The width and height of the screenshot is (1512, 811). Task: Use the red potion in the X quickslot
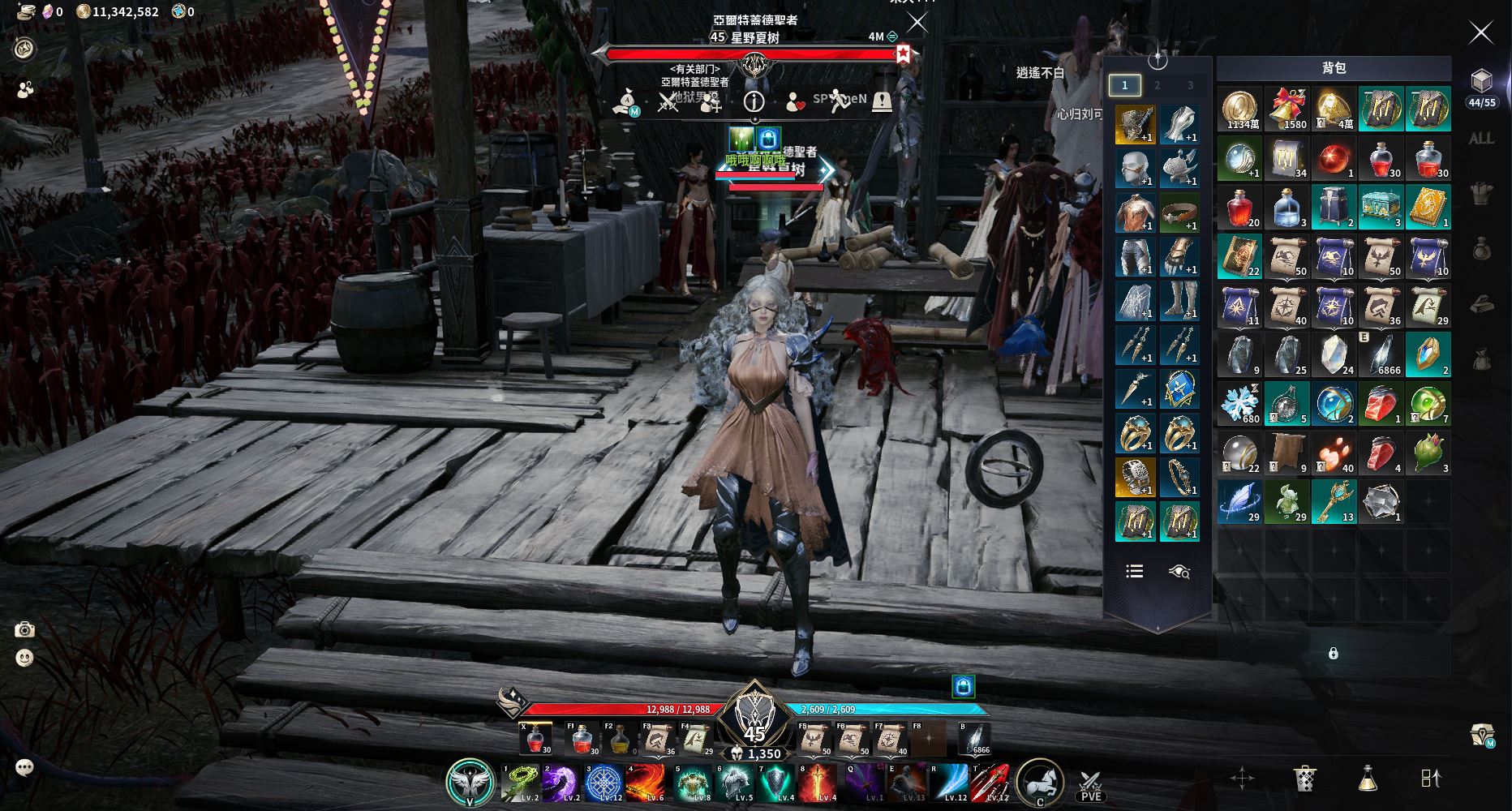535,739
